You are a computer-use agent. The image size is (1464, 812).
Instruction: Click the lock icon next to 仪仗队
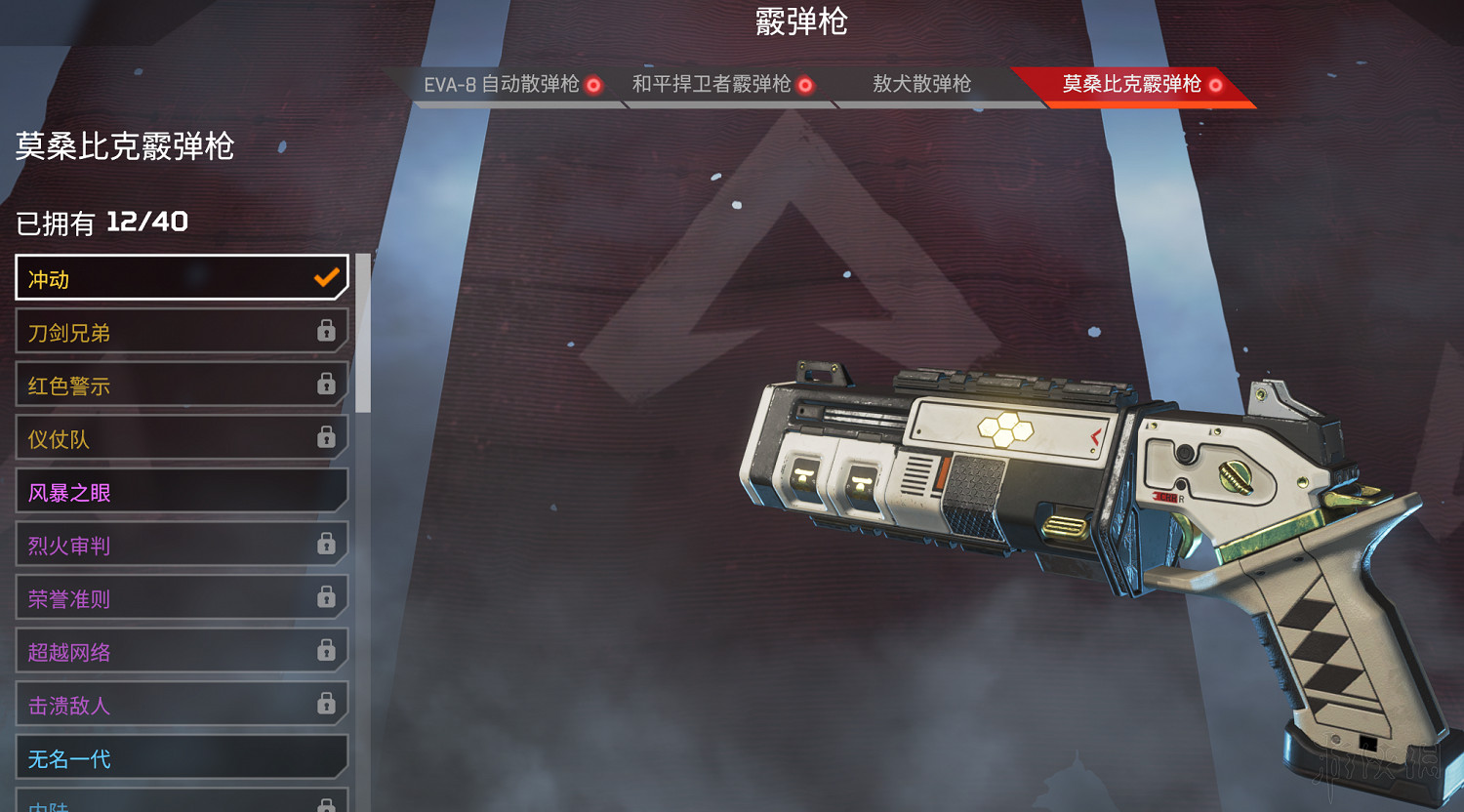(x=328, y=437)
